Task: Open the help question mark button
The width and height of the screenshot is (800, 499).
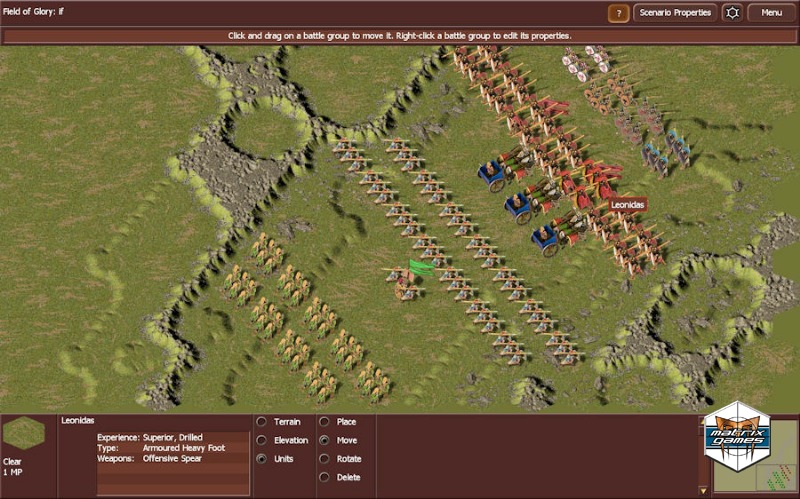Action: pyautogui.click(x=619, y=13)
